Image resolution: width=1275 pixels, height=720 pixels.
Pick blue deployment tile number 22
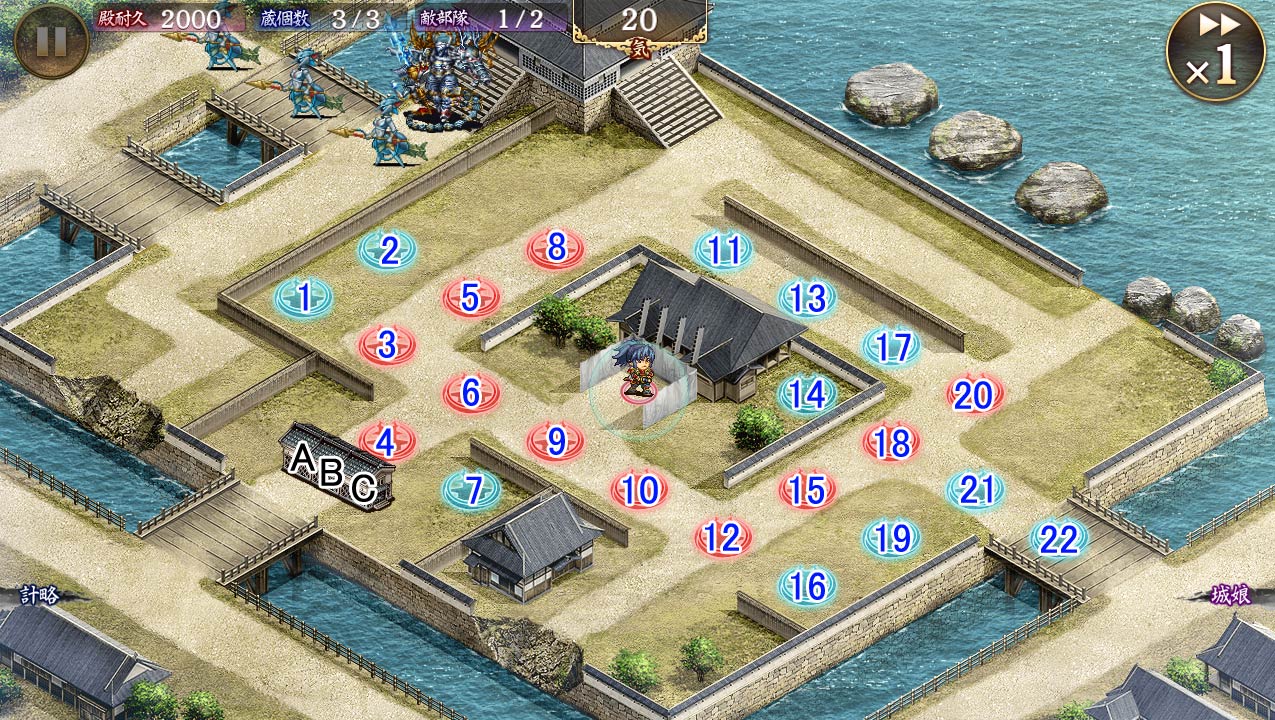coord(1059,539)
